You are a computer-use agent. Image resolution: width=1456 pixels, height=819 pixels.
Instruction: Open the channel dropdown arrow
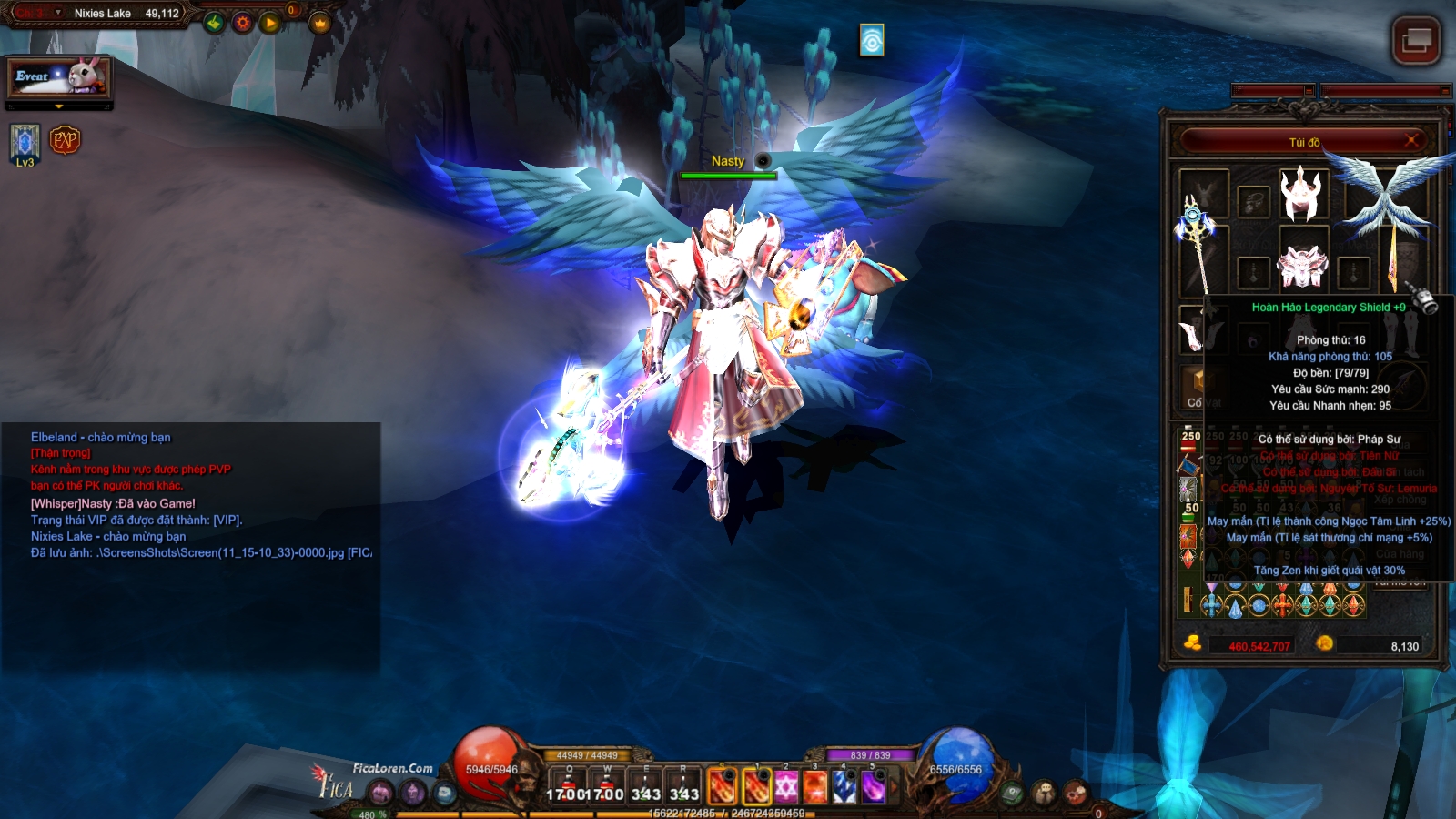coord(58,13)
